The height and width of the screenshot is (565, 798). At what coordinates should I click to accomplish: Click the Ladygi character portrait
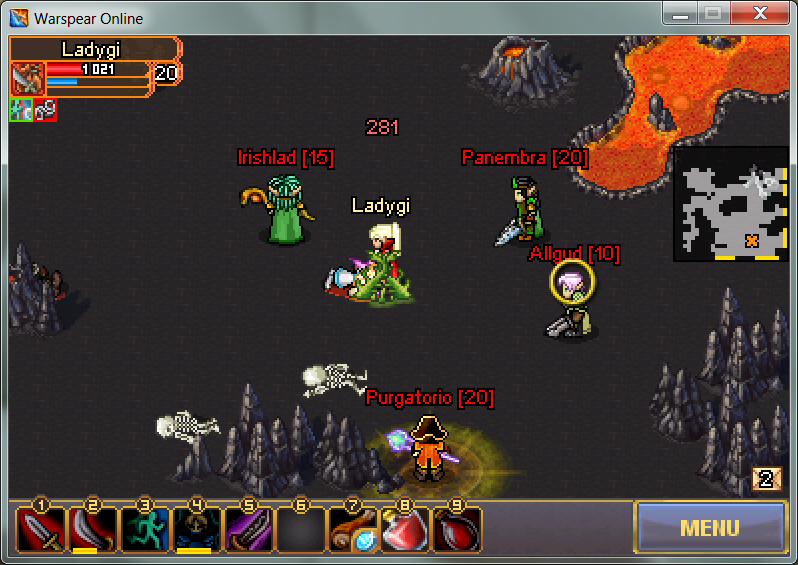pos(28,78)
